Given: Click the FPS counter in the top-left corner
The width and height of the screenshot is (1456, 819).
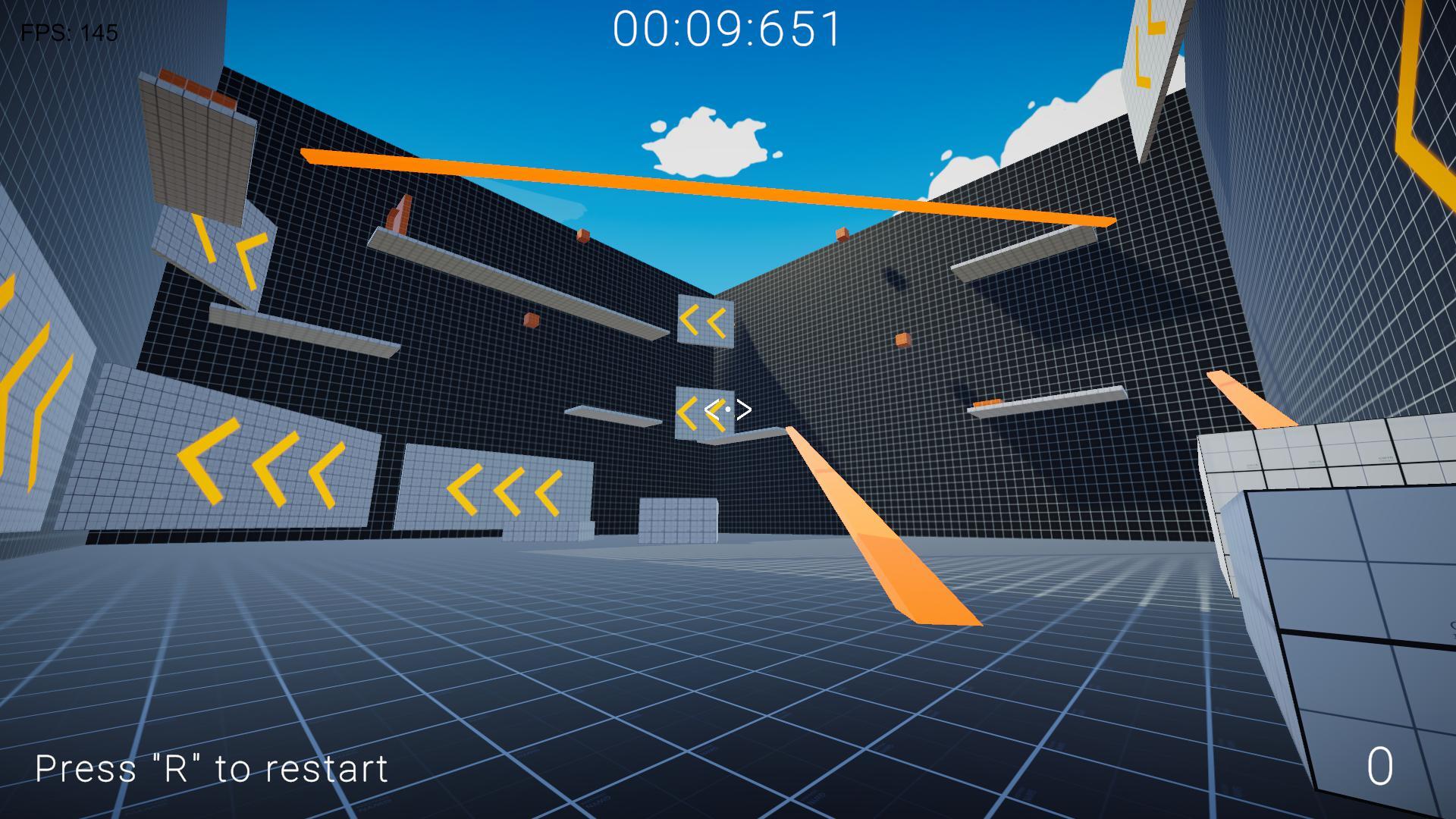Looking at the screenshot, I should tap(67, 33).
